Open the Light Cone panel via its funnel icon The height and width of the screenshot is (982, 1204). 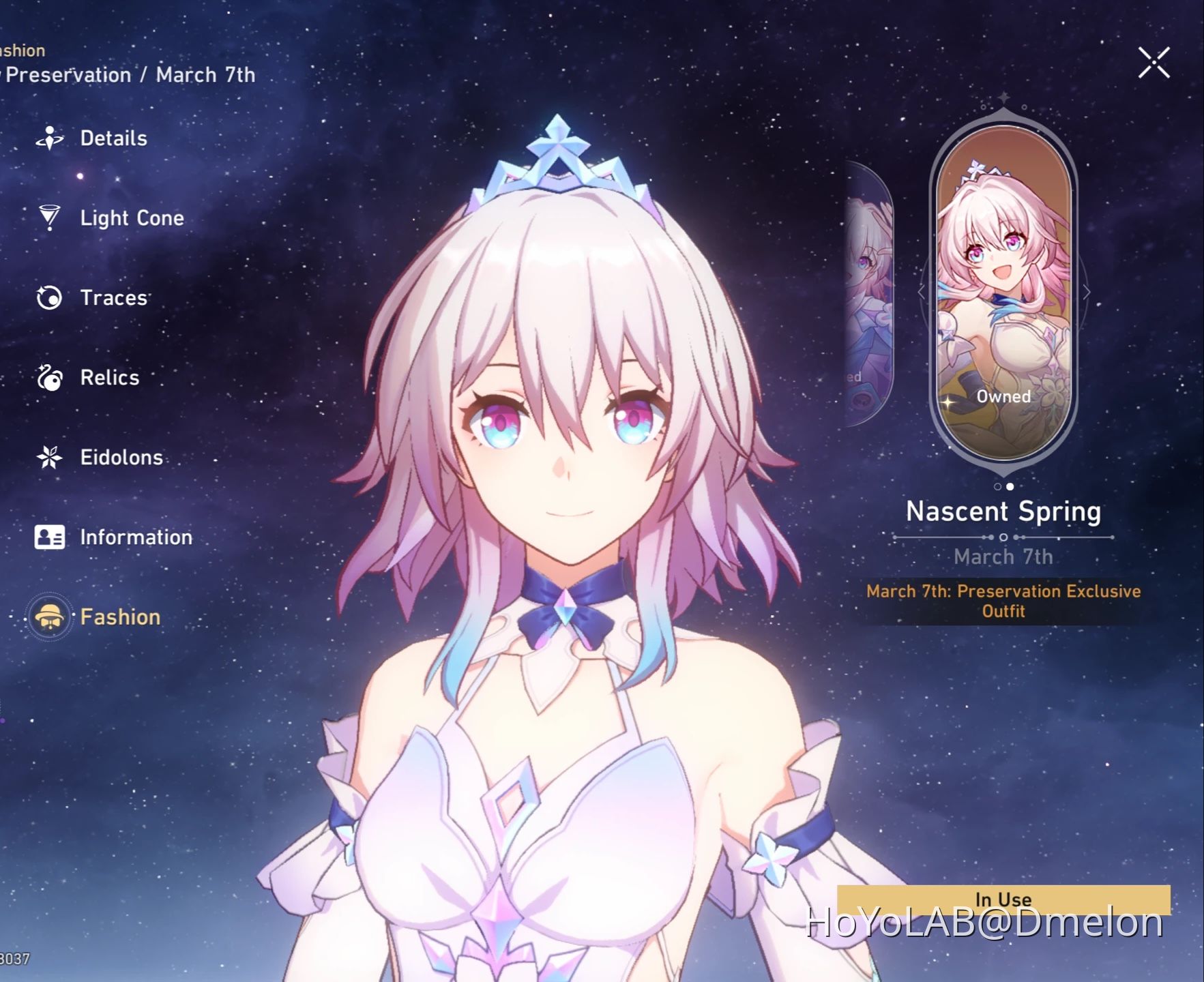[48, 218]
